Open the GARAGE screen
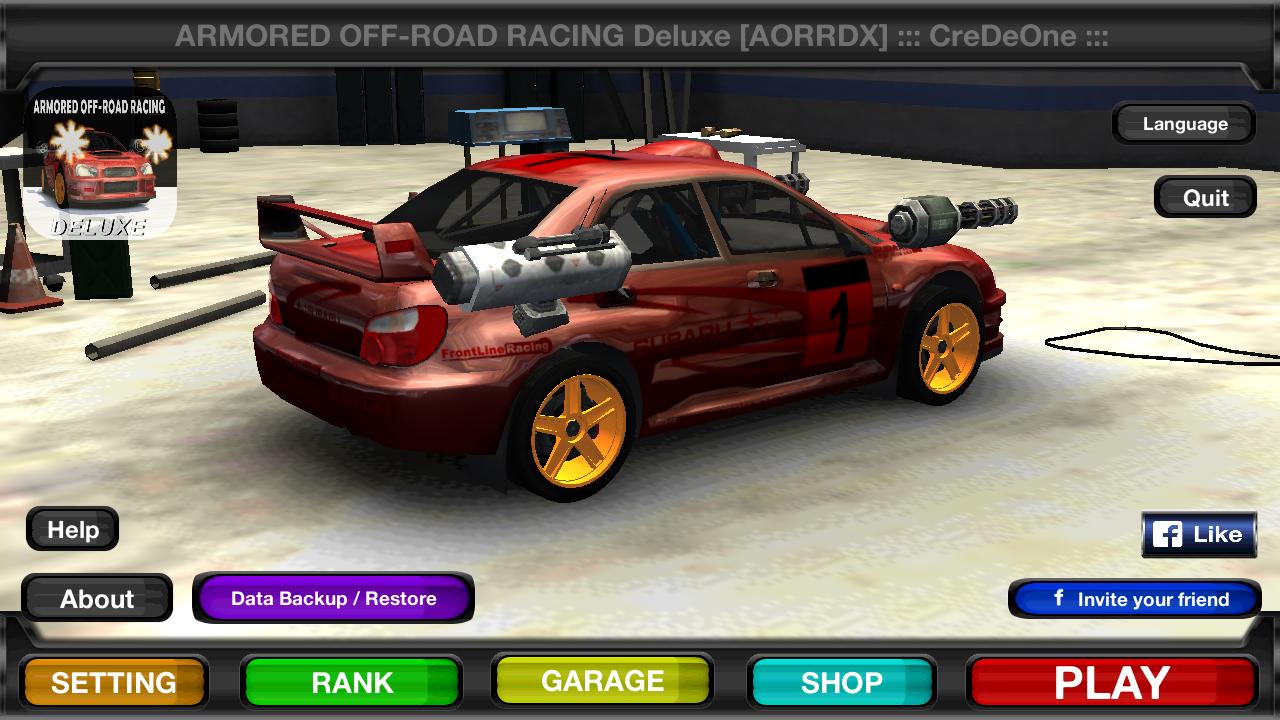 coord(602,684)
